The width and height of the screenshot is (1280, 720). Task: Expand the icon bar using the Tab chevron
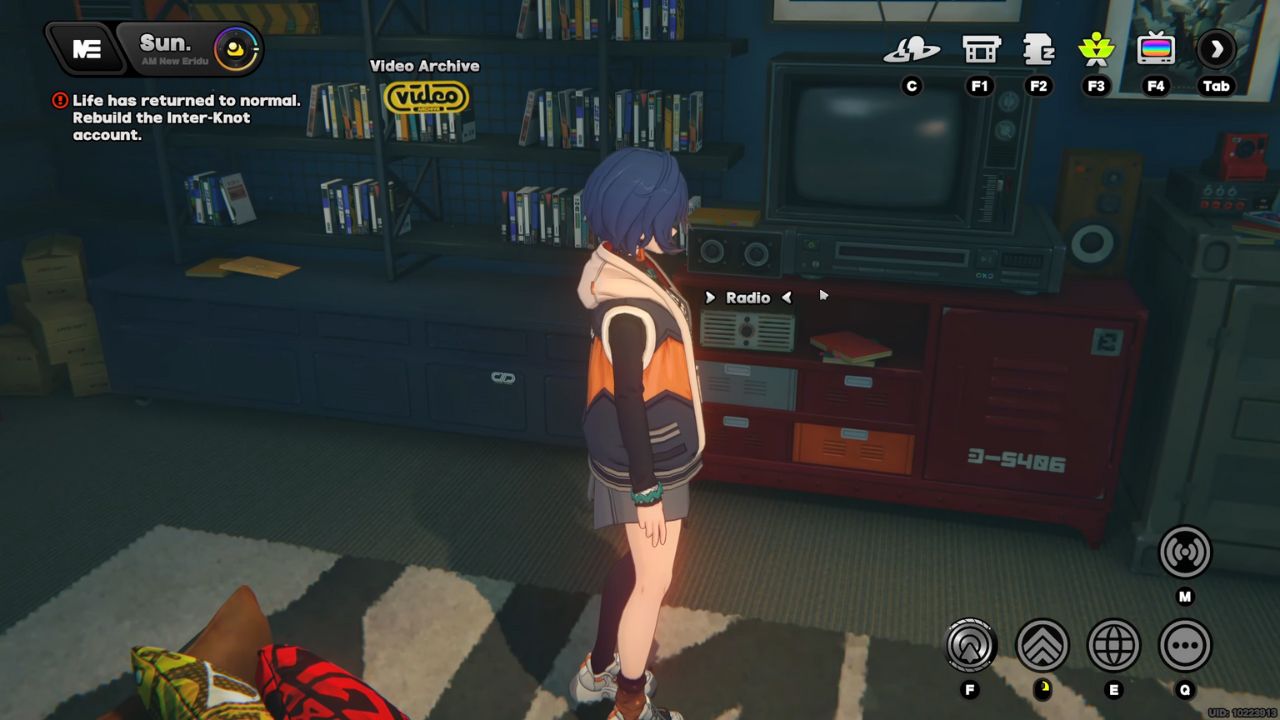pos(1217,47)
